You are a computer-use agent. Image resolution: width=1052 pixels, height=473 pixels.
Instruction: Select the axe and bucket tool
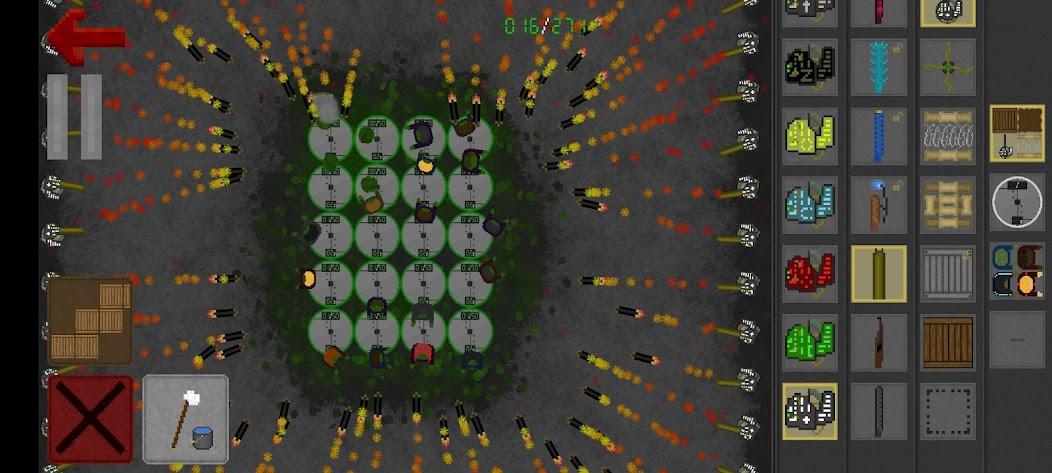[186, 419]
